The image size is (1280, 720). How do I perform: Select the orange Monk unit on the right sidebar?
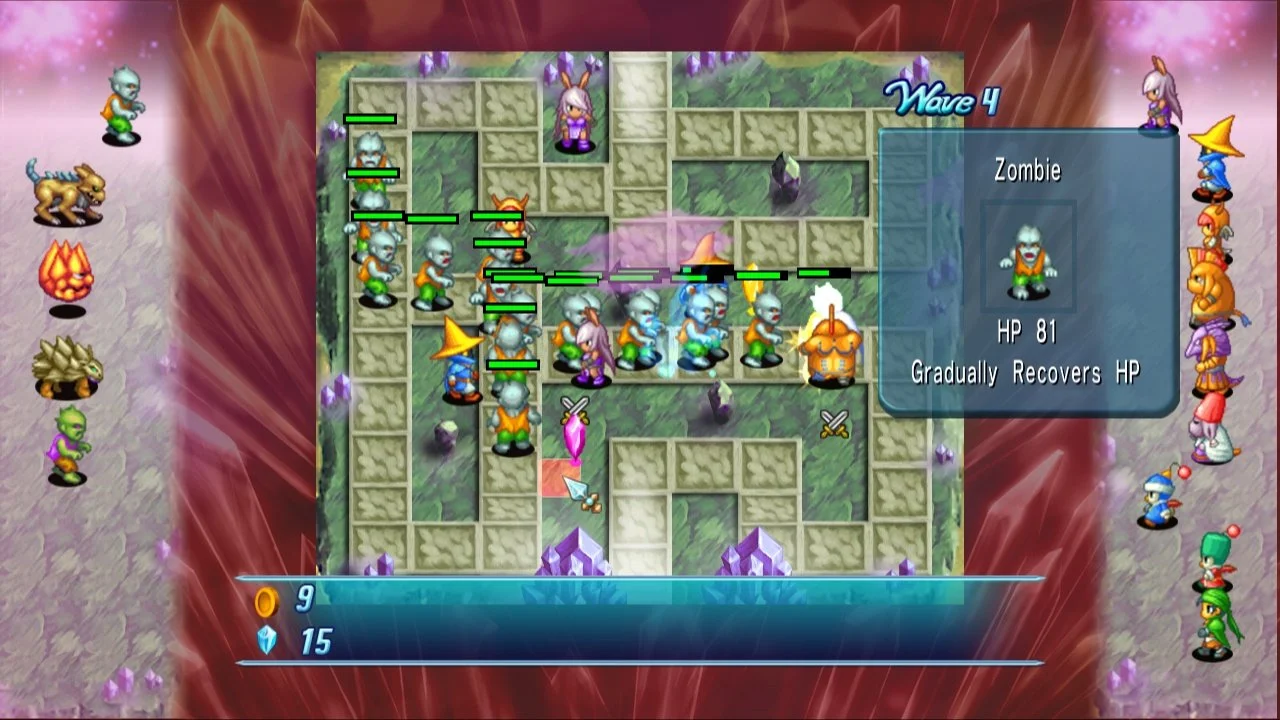click(x=1212, y=285)
